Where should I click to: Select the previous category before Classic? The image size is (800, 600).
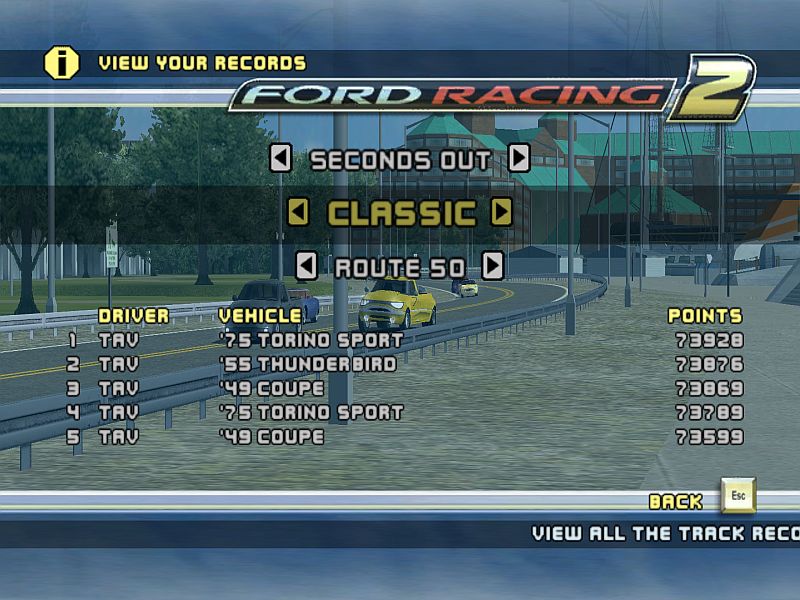(x=297, y=212)
